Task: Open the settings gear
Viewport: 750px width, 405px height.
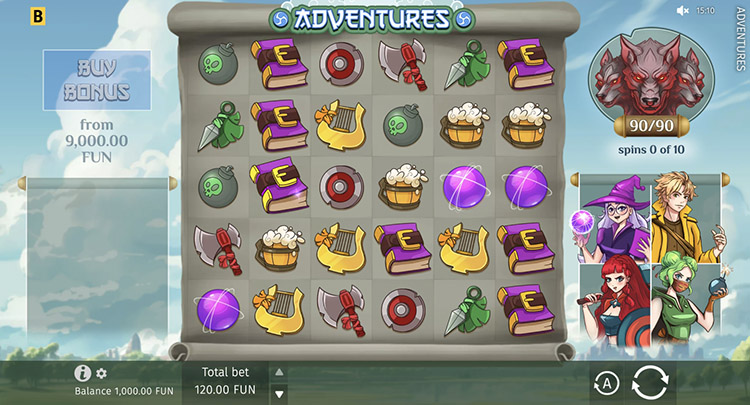Action: (x=101, y=373)
